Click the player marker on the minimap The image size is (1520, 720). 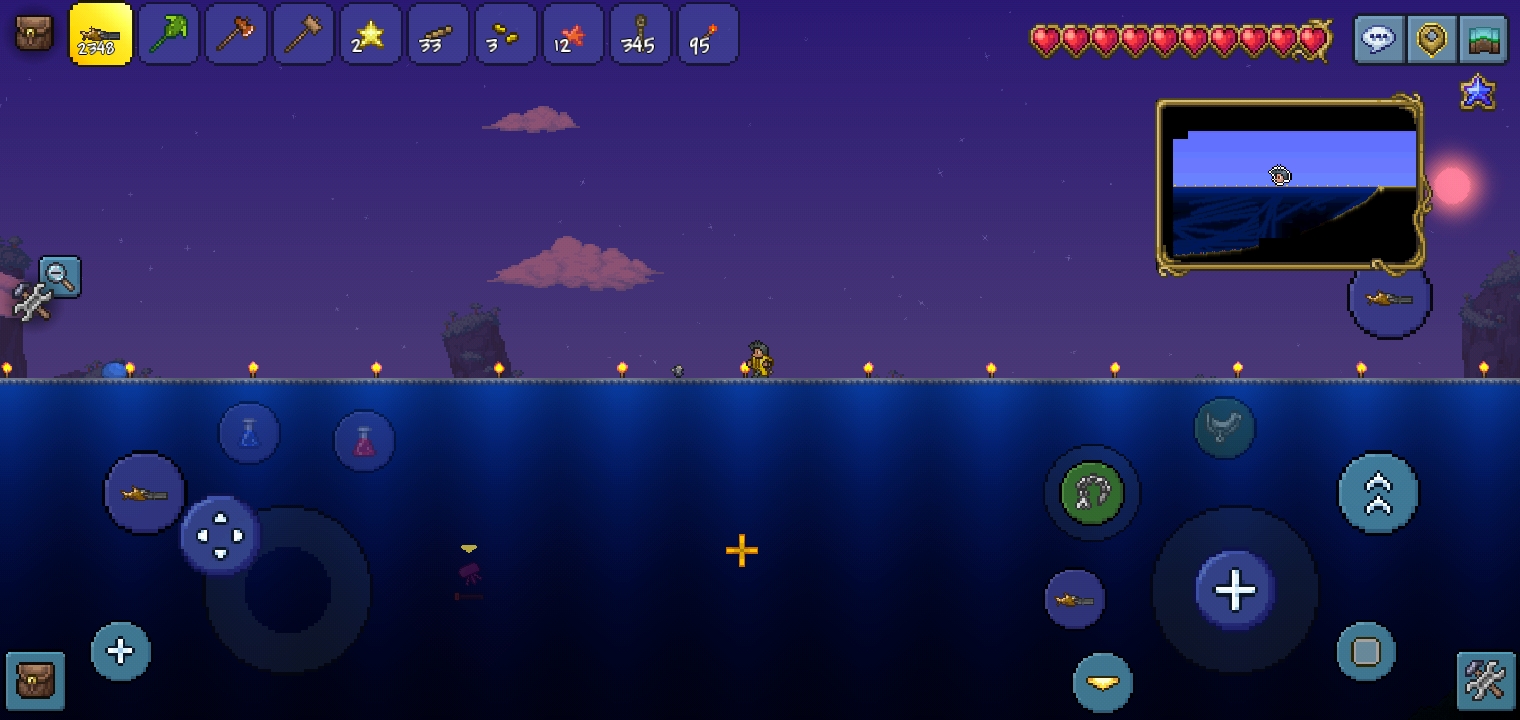[1280, 176]
